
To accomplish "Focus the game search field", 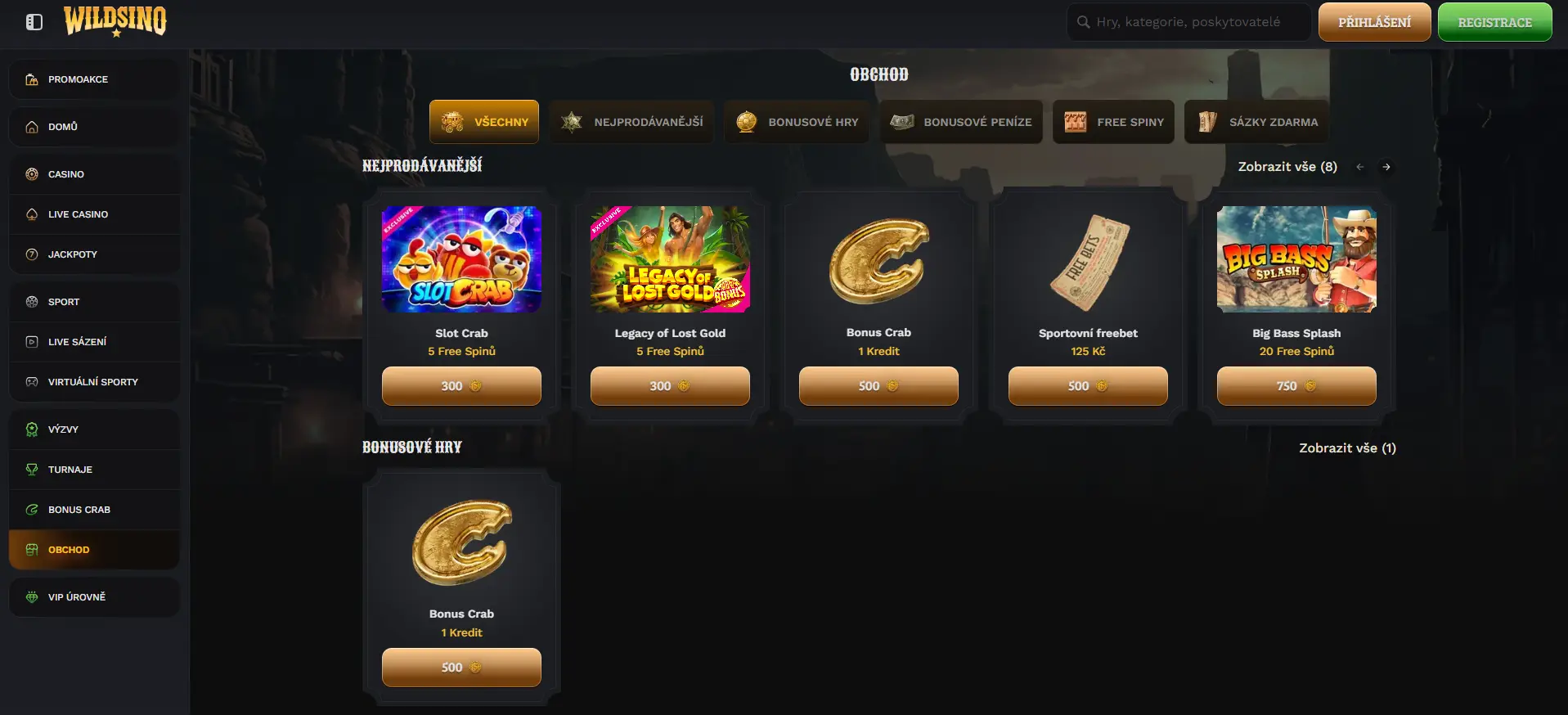I will pyautogui.click(x=1188, y=22).
